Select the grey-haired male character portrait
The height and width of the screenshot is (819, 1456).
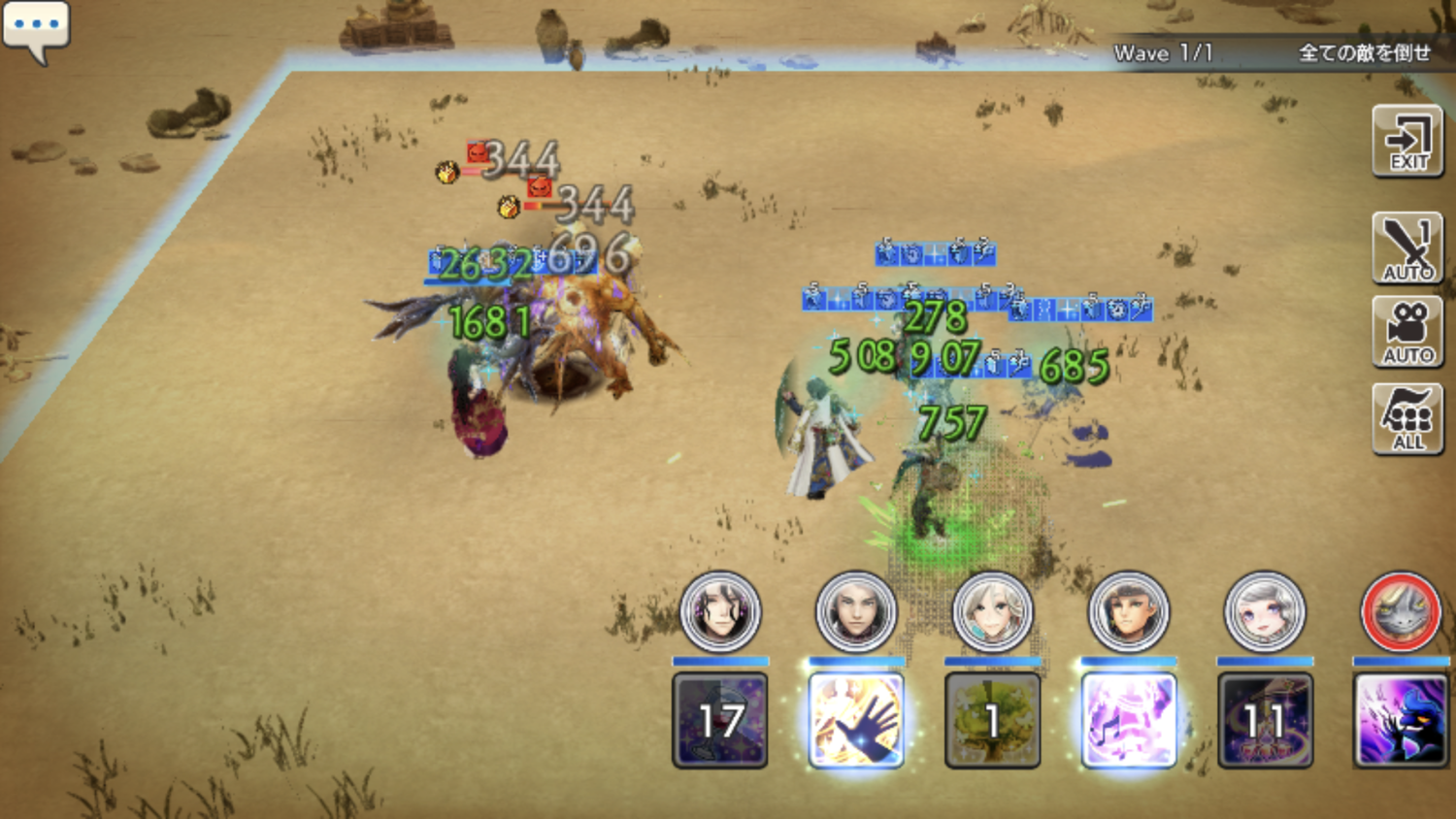click(x=856, y=612)
